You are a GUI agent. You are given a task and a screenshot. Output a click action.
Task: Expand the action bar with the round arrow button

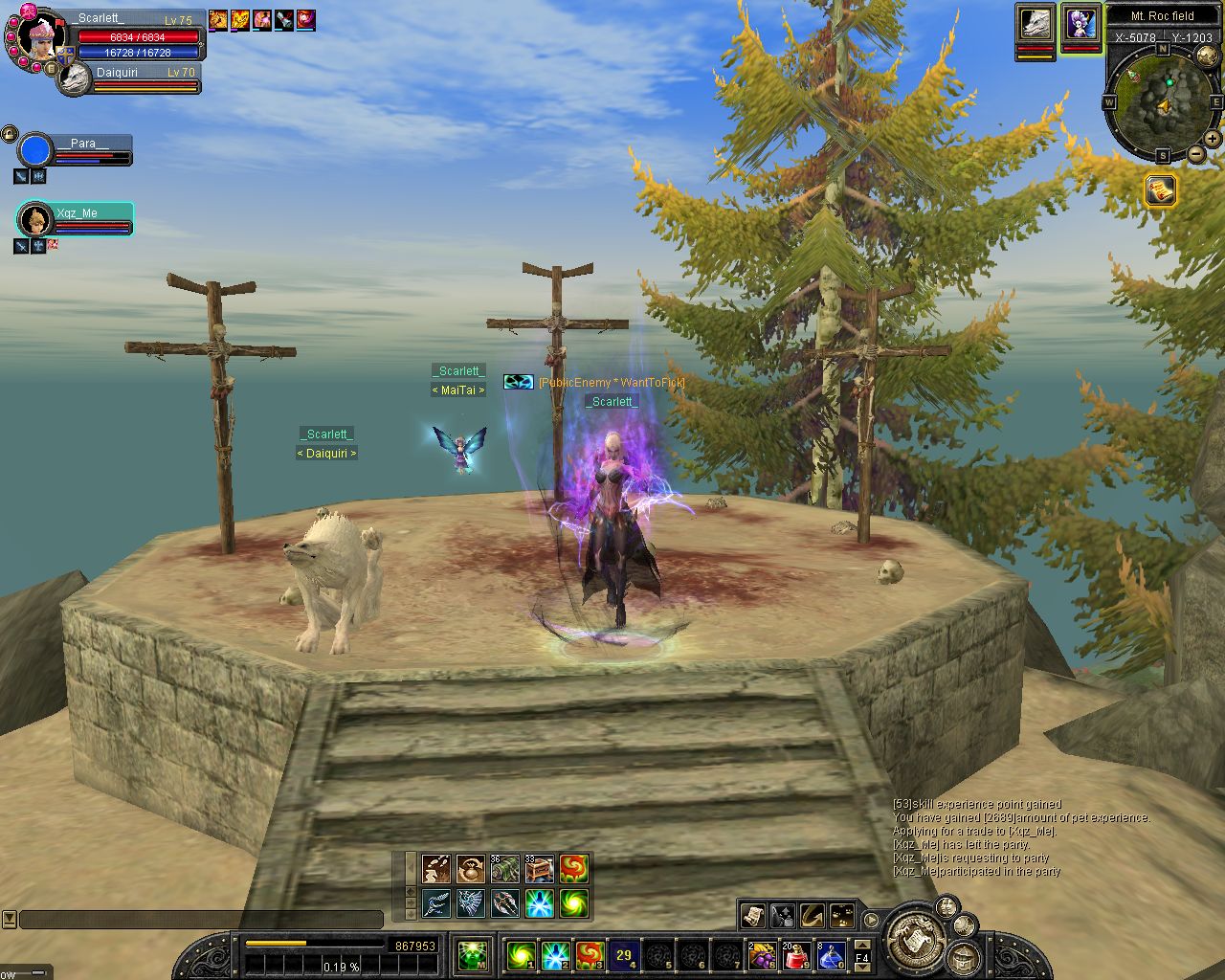(871, 920)
